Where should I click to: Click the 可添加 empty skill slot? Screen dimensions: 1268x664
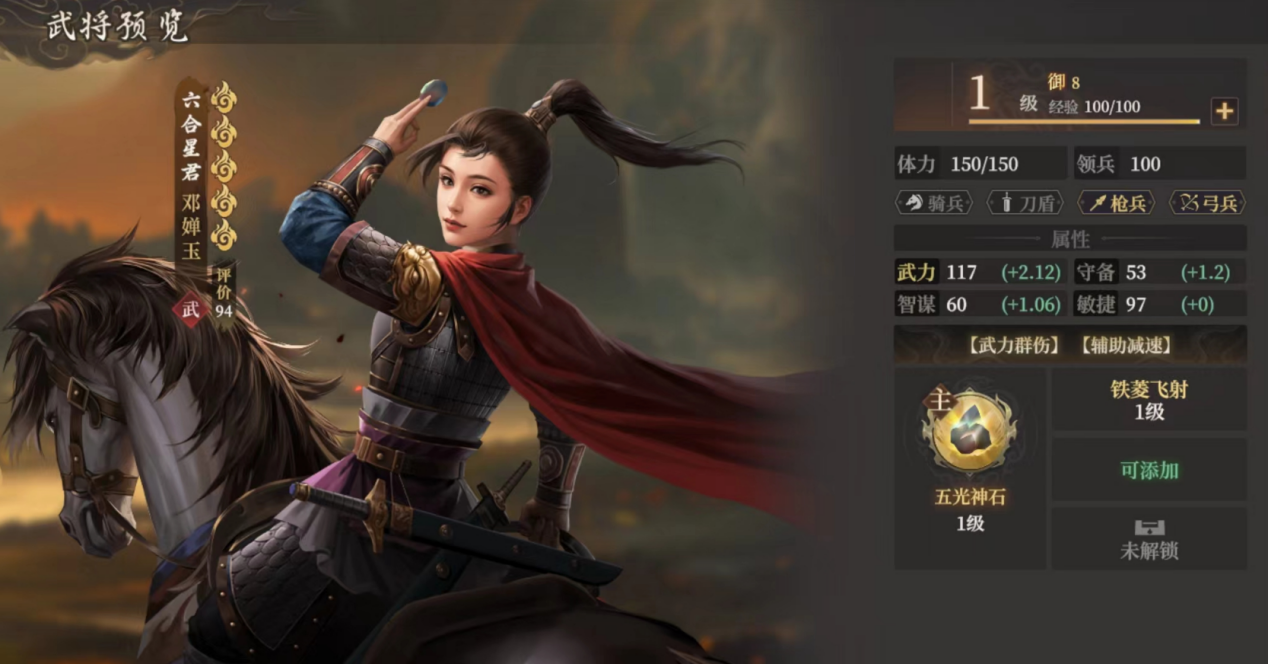click(x=1149, y=470)
